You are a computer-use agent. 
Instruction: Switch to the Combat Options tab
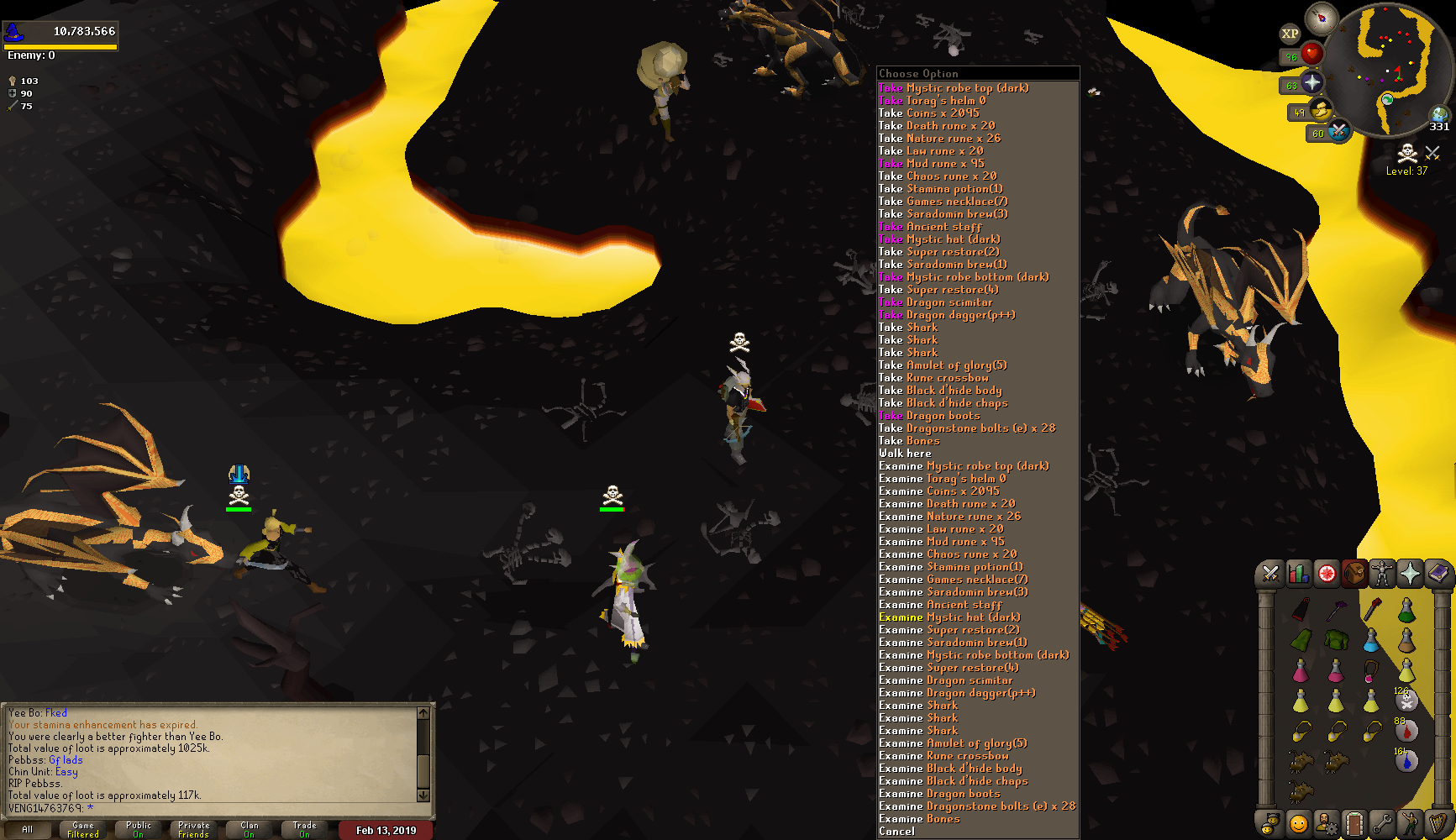[1270, 574]
